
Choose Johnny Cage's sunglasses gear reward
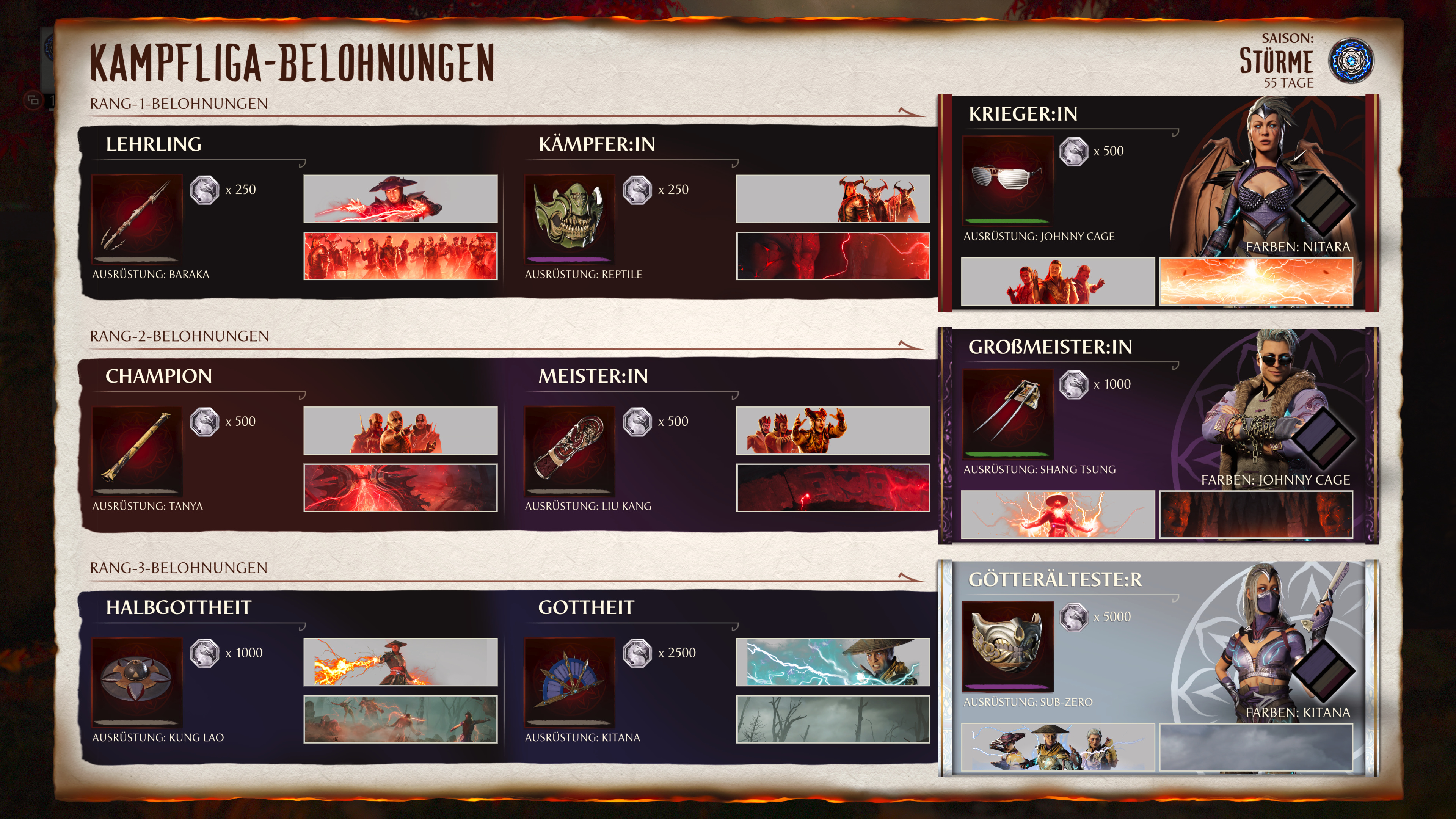point(1007,180)
